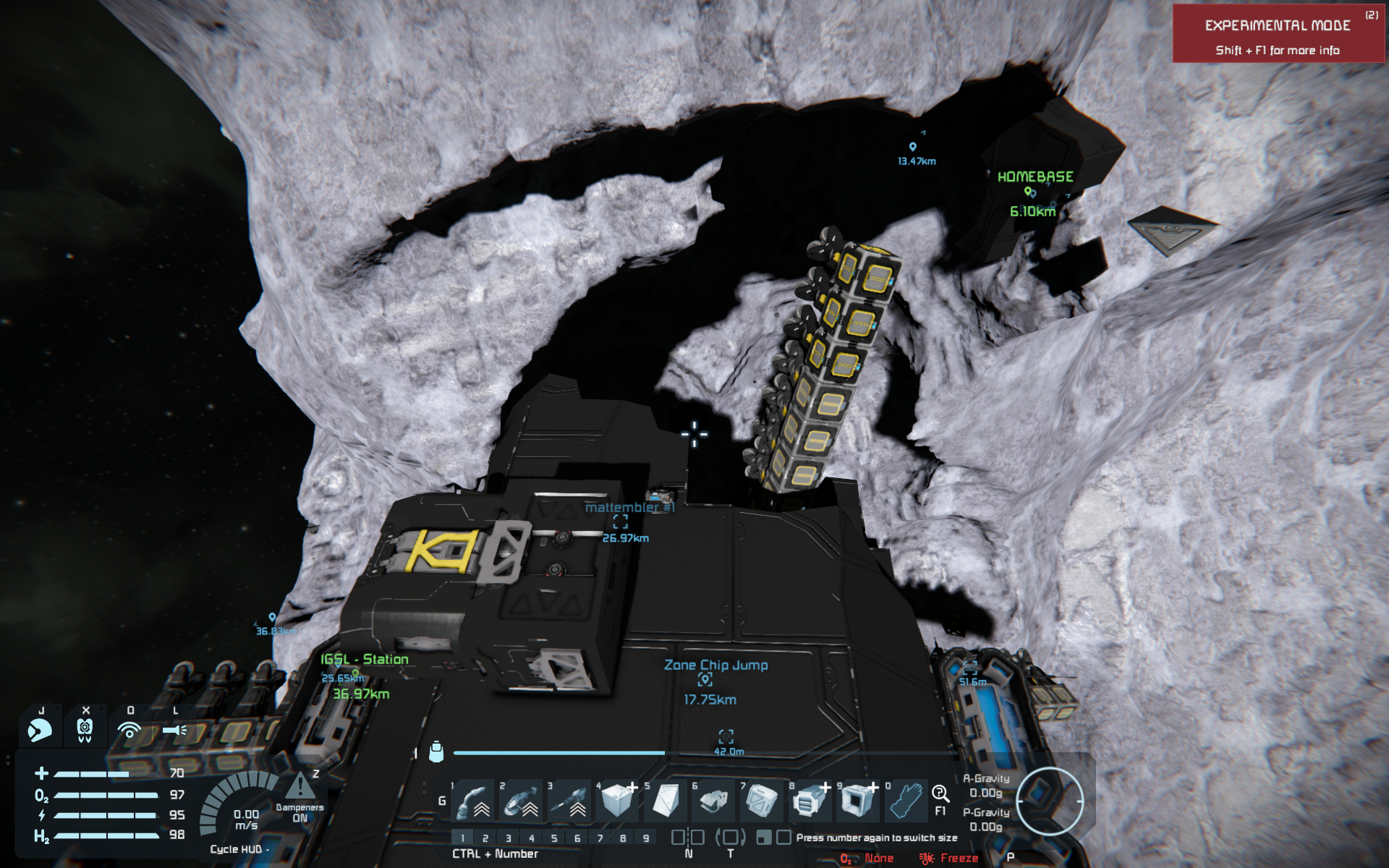Toggle the flashlight icon
Image resolution: width=1389 pixels, height=868 pixels.
pos(174,730)
